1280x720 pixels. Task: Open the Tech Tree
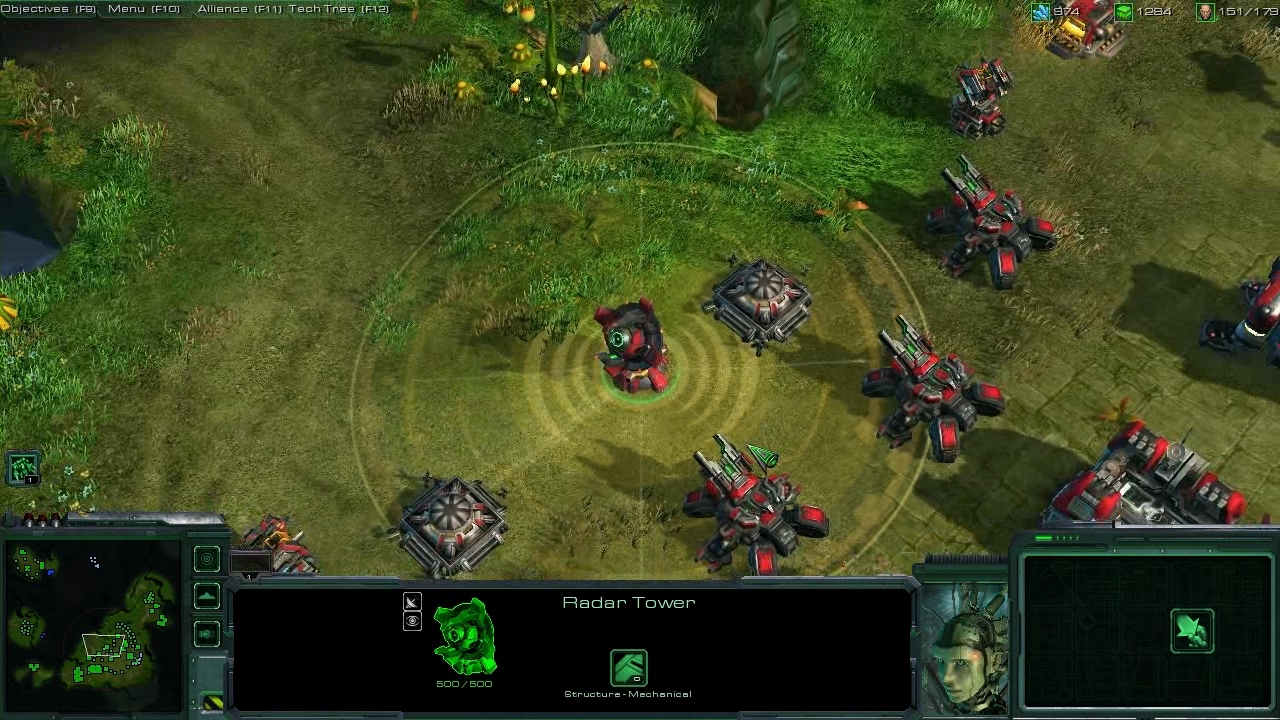338,9
